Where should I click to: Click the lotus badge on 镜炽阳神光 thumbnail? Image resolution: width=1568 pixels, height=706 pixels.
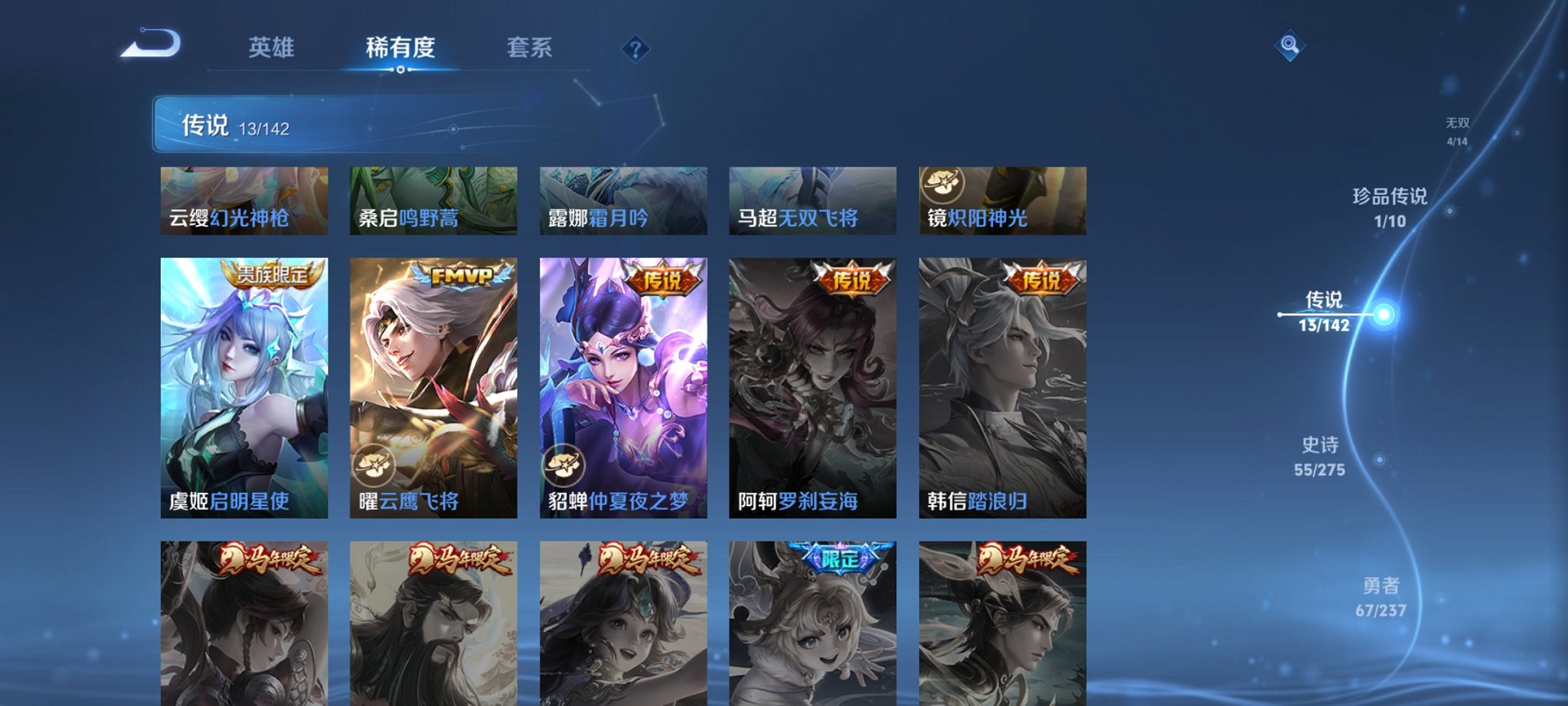tap(941, 183)
